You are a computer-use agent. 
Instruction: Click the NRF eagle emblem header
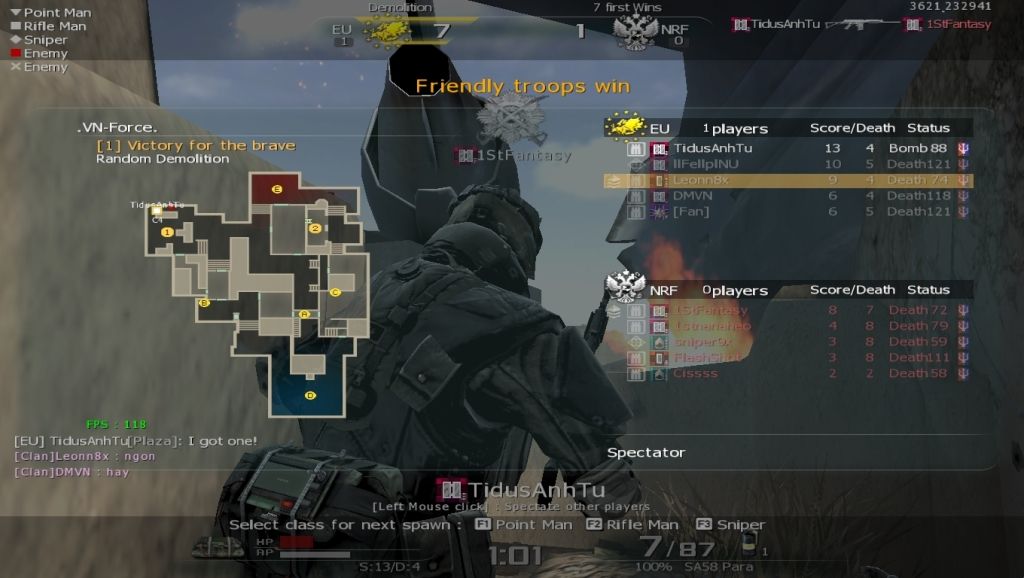click(x=625, y=288)
